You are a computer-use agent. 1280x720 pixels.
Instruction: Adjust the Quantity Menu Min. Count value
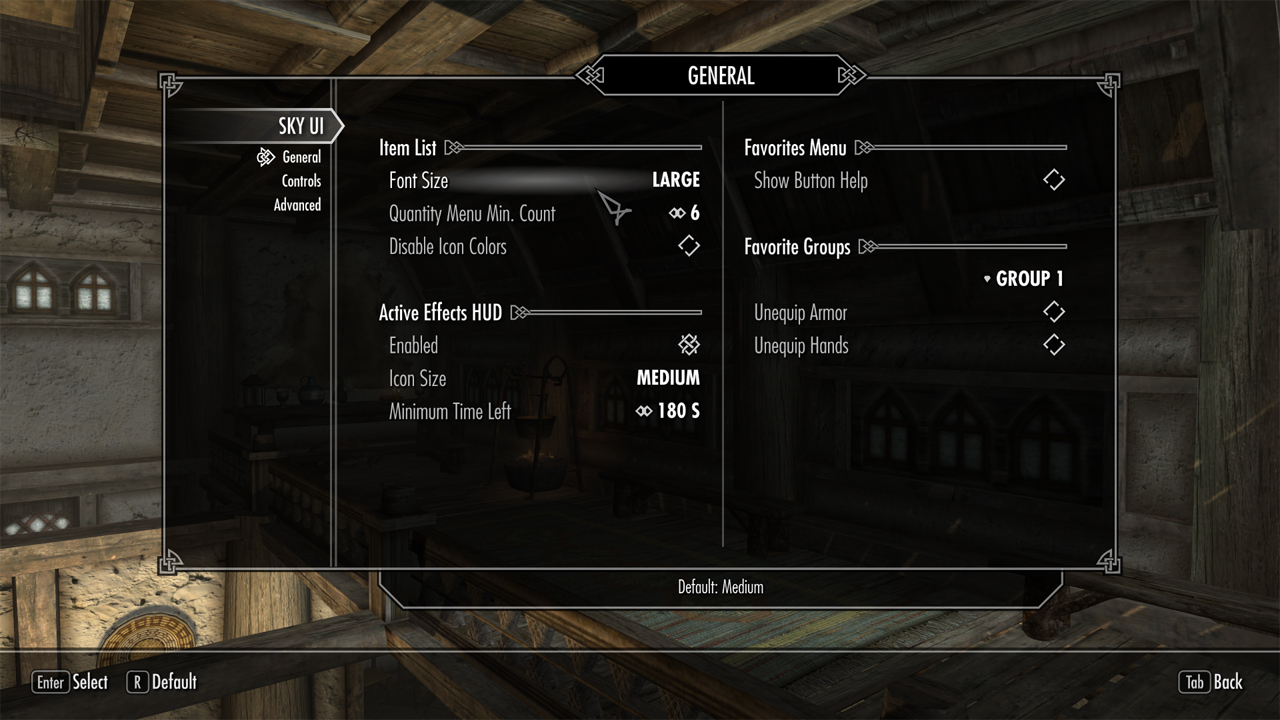[x=544, y=214]
